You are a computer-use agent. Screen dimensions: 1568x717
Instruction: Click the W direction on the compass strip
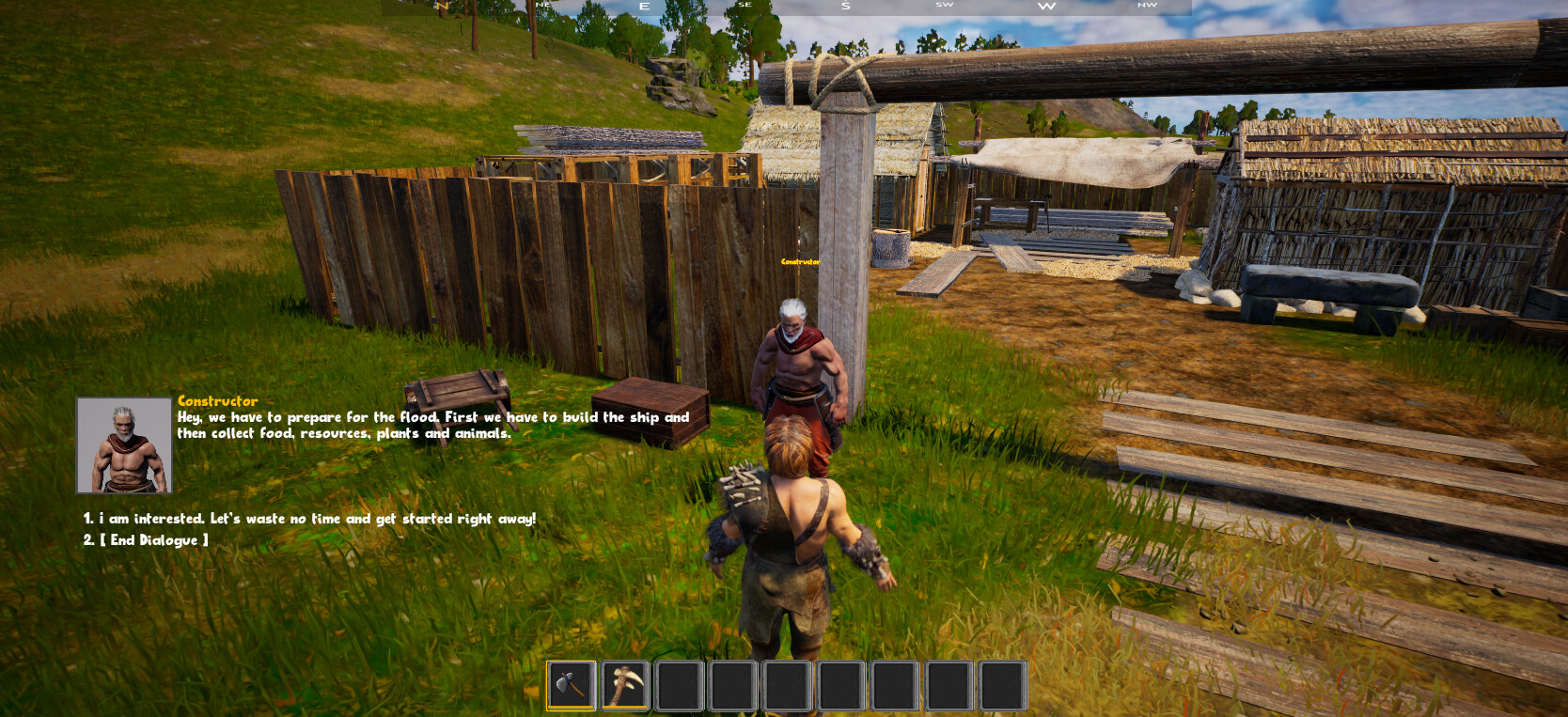pos(1046,7)
